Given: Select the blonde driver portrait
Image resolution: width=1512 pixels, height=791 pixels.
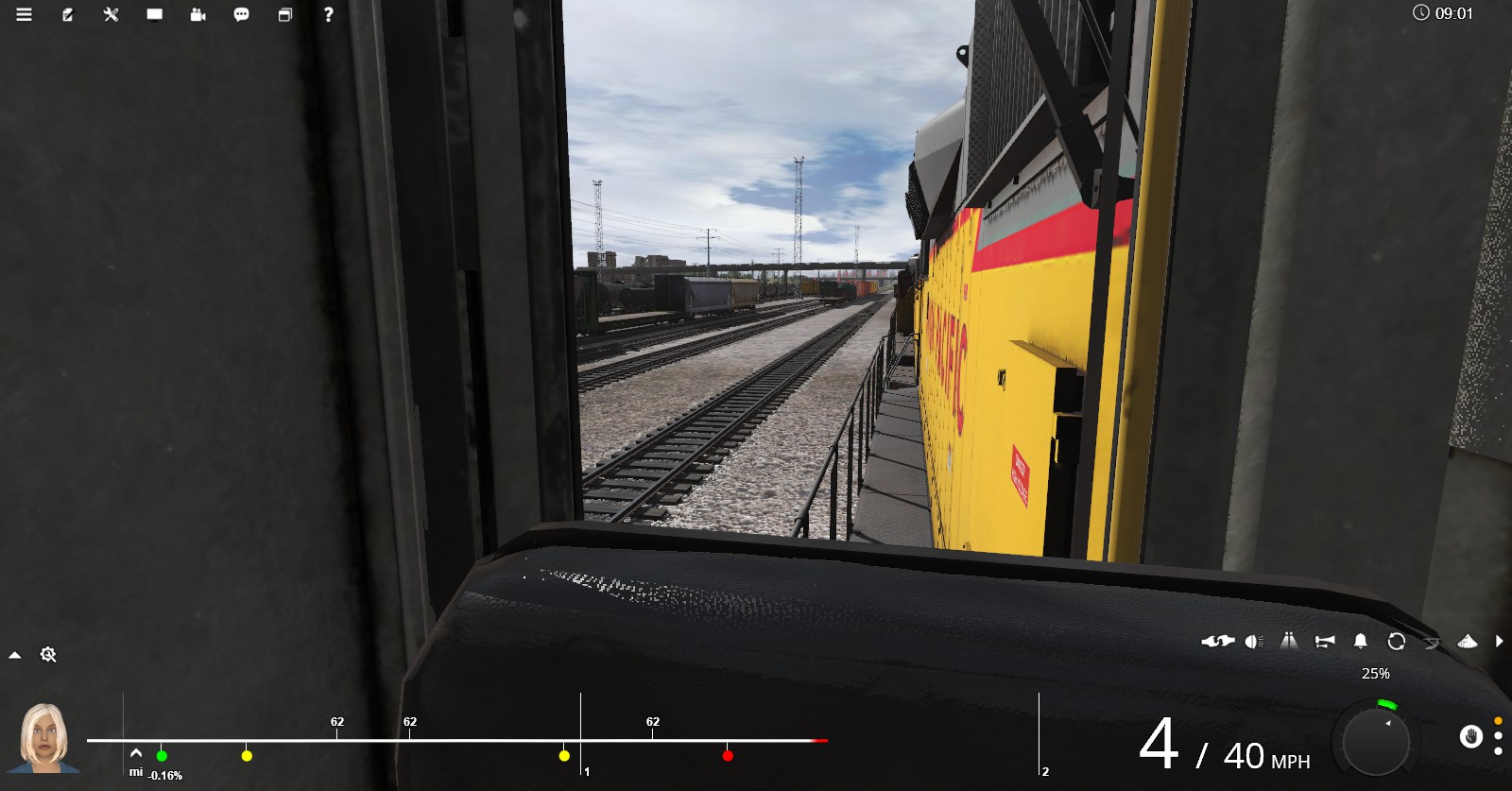Looking at the screenshot, I should click(43, 737).
